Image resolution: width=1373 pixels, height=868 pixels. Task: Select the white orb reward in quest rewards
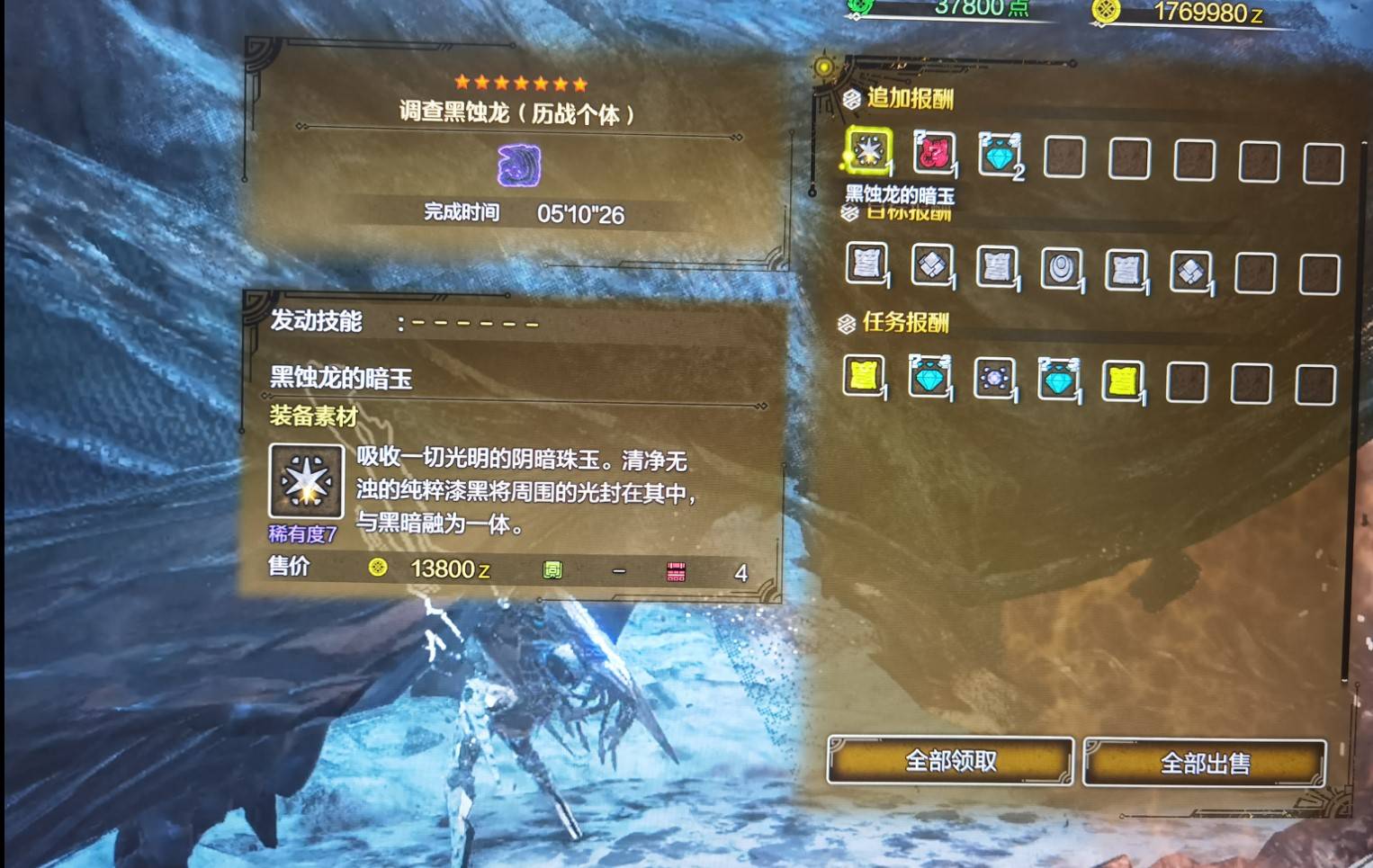coord(994,377)
